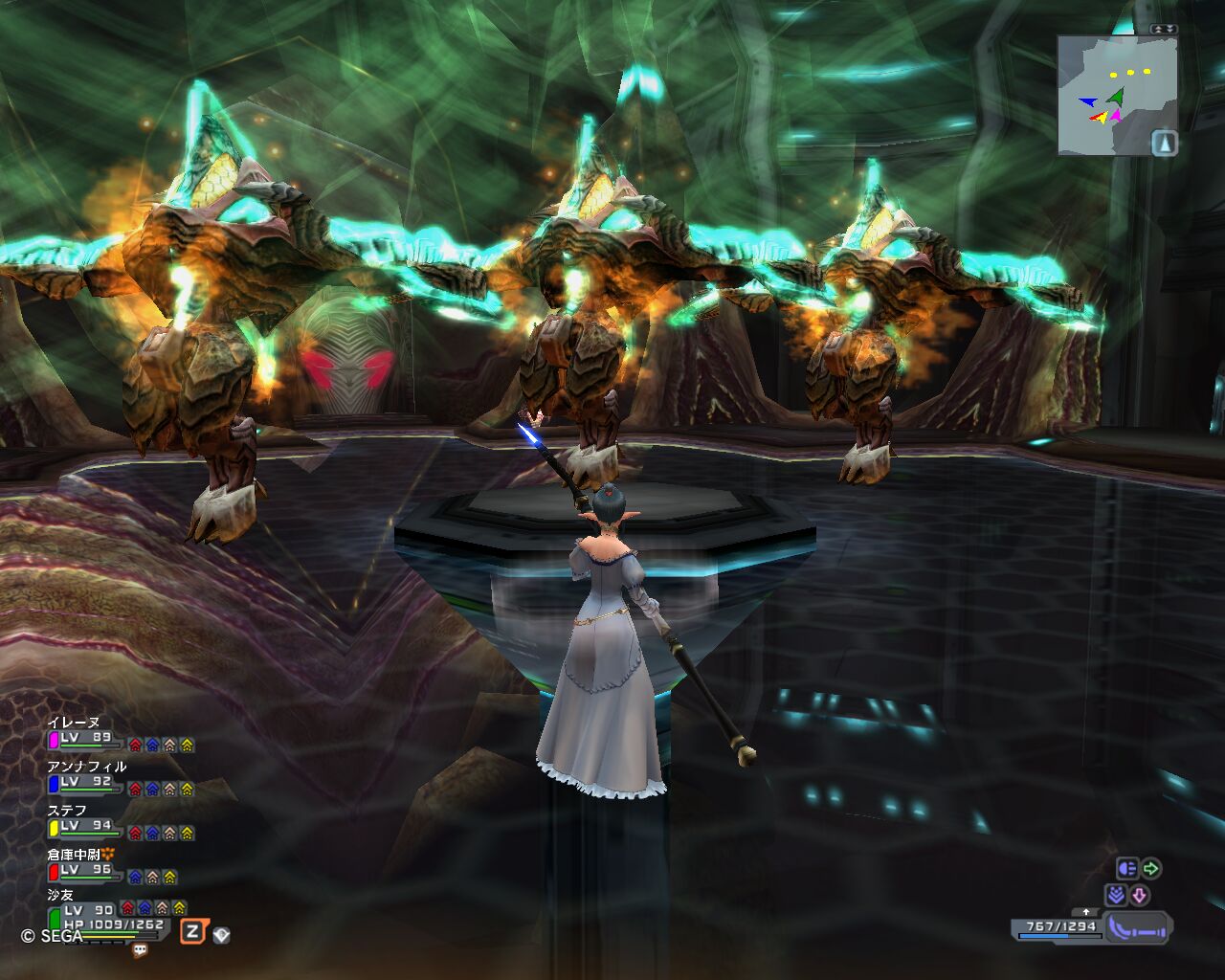Expand the small up-arrow tab above PP gauge

click(x=1085, y=912)
